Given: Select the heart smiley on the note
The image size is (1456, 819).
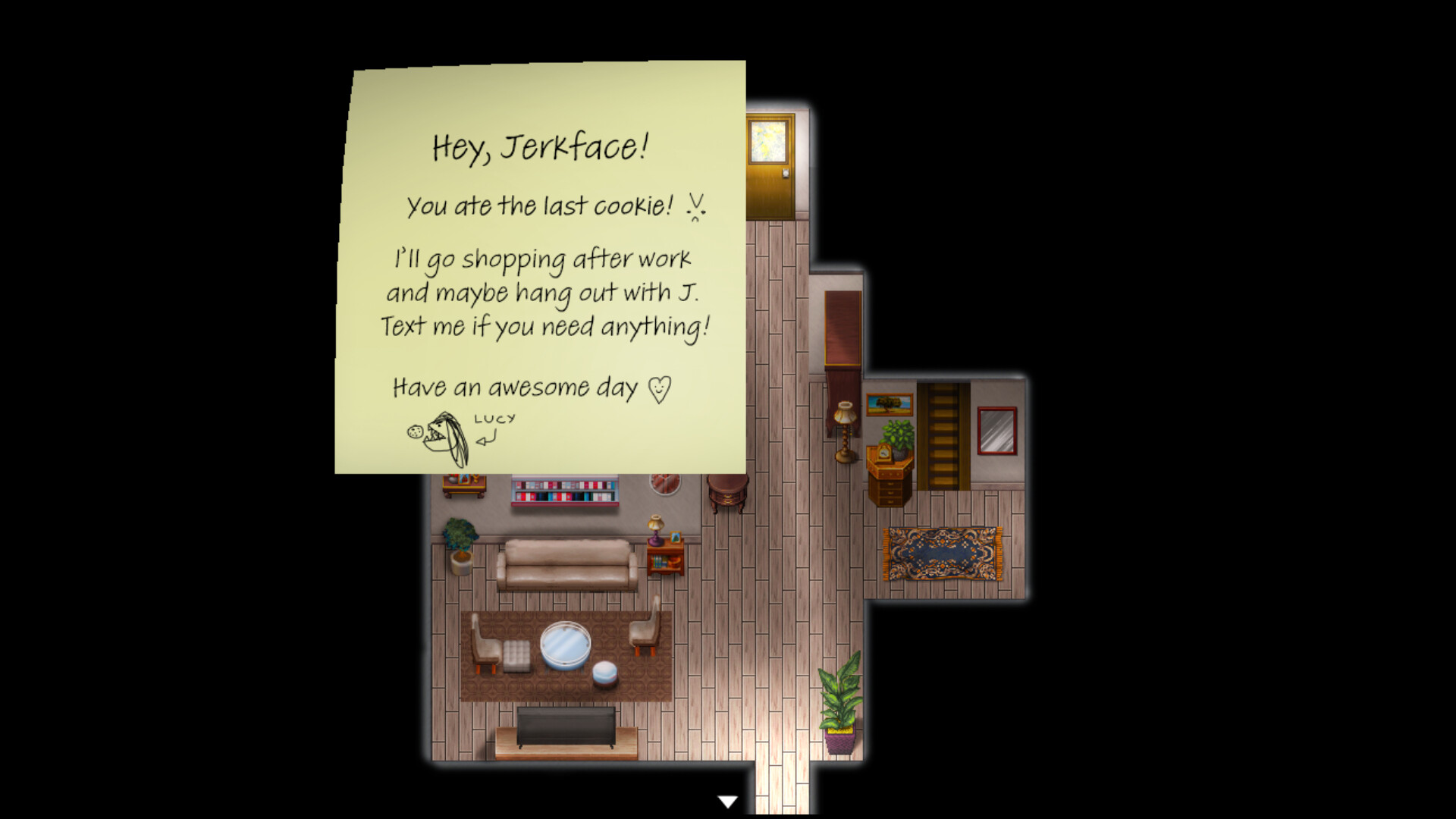Looking at the screenshot, I should [x=658, y=388].
